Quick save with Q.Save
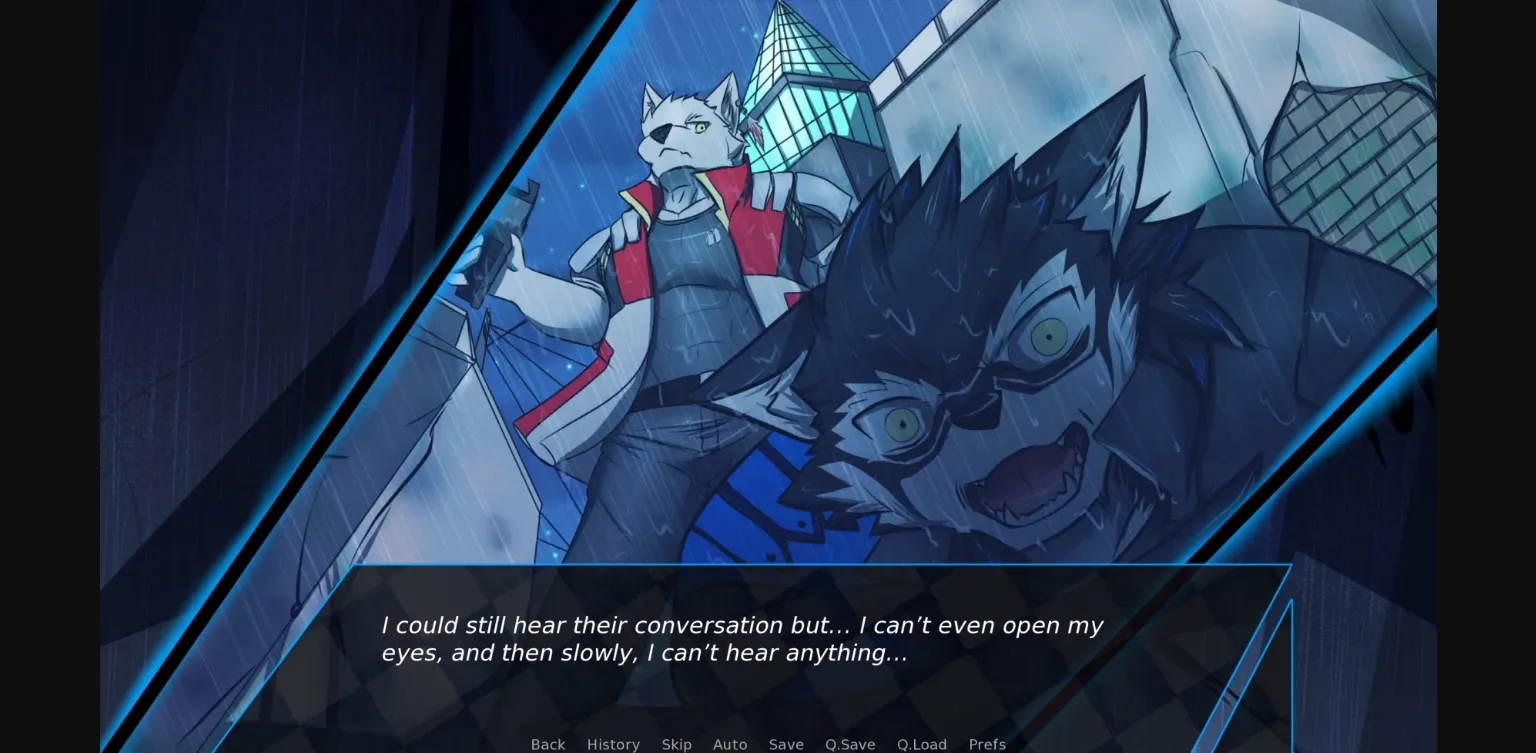The width and height of the screenshot is (1536, 753). click(849, 744)
